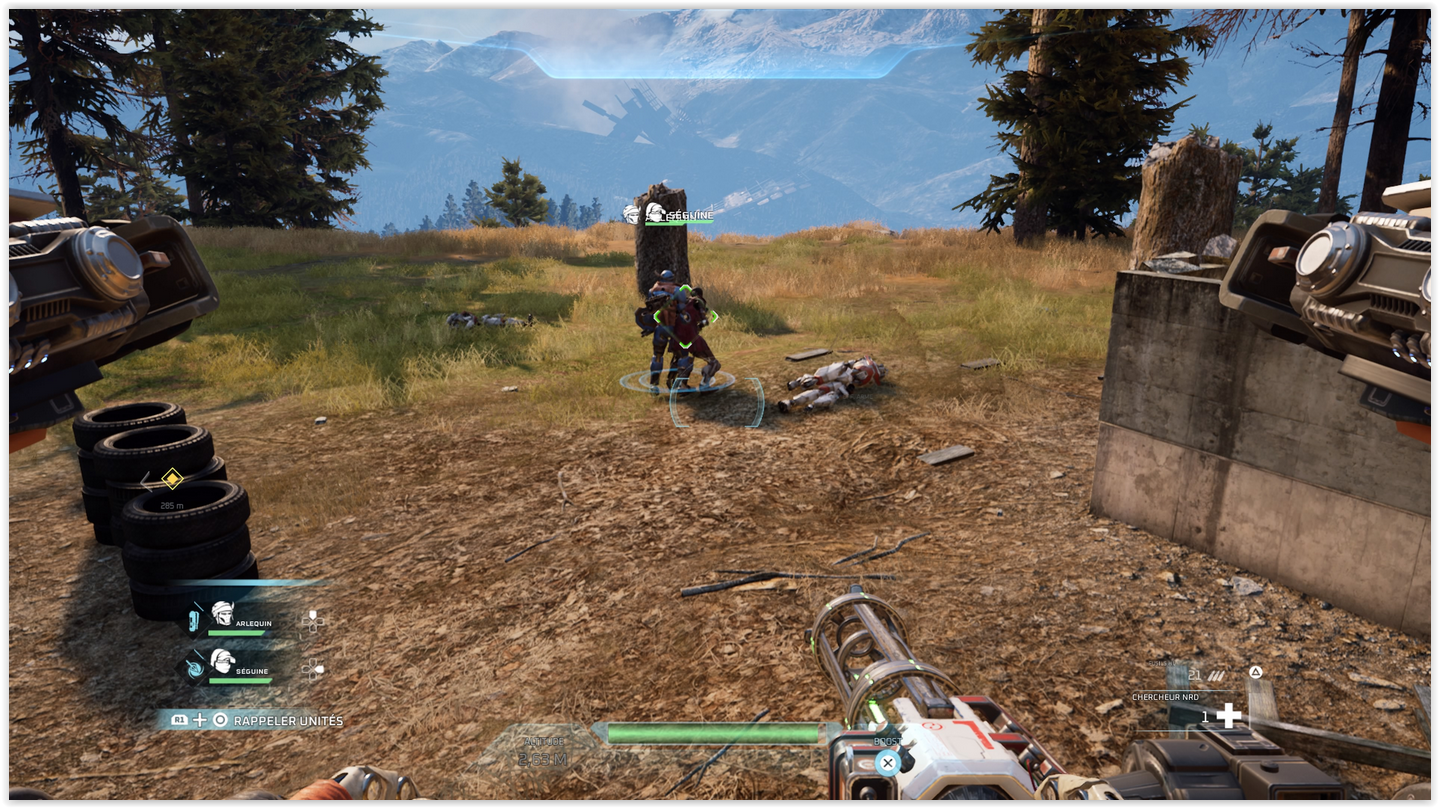The image size is (1439, 808).
Task: Activate Arlequin's blue ability icon
Action: [194, 621]
